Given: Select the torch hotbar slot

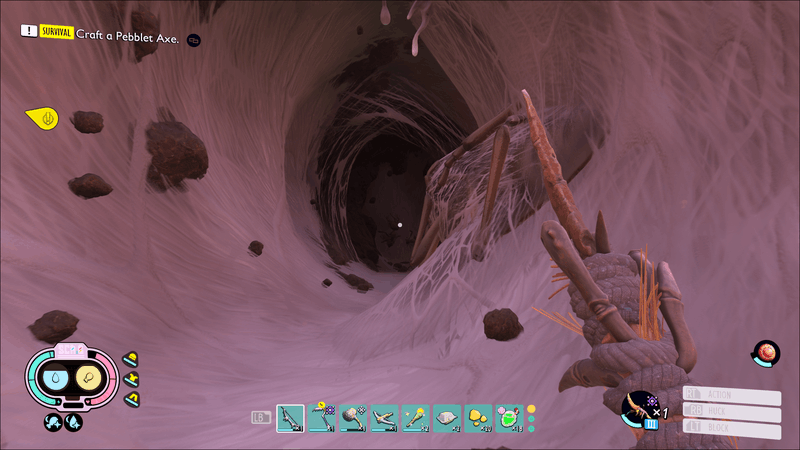Looking at the screenshot, I should 415,417.
